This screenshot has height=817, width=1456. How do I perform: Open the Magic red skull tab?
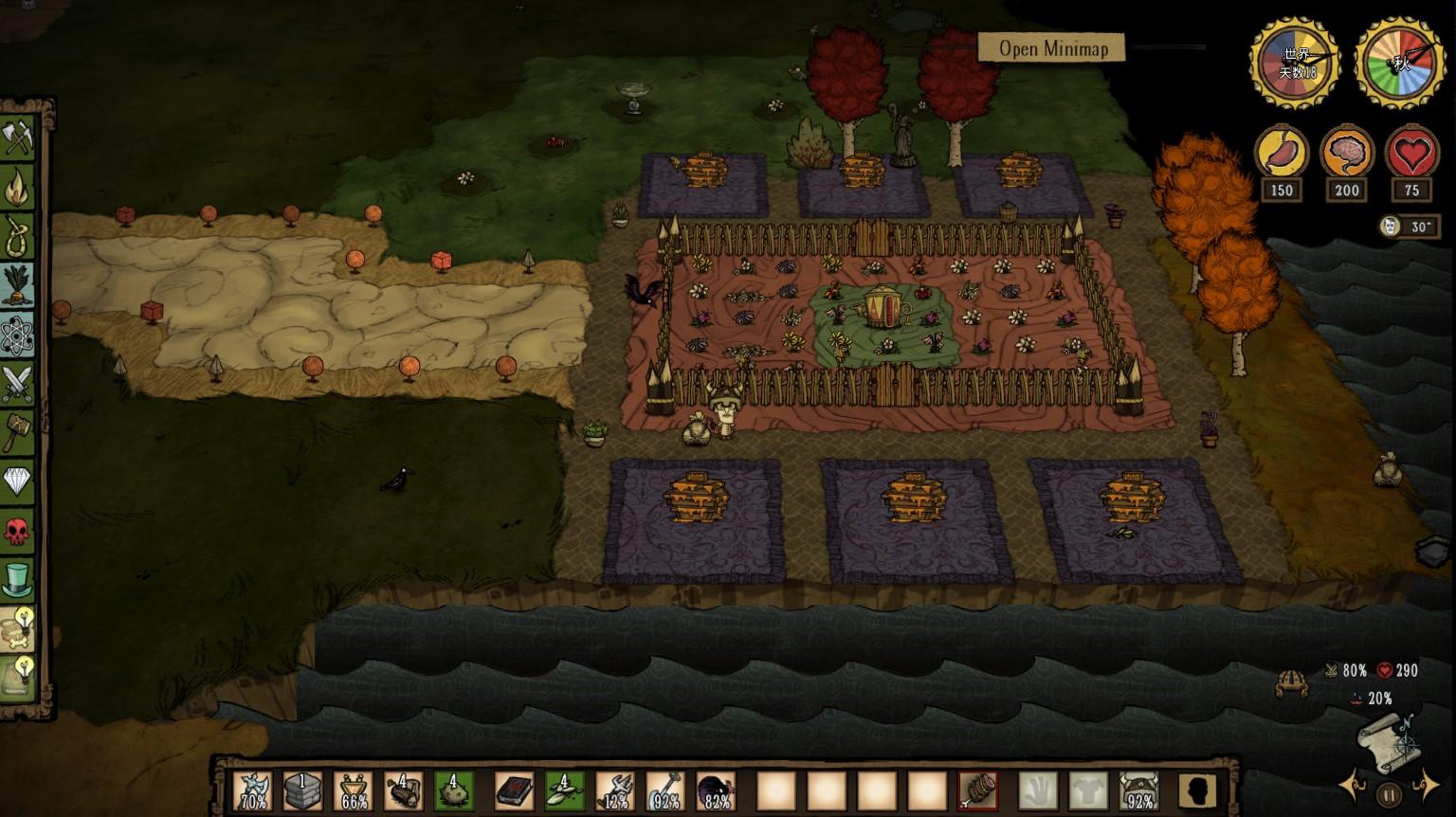[18, 531]
